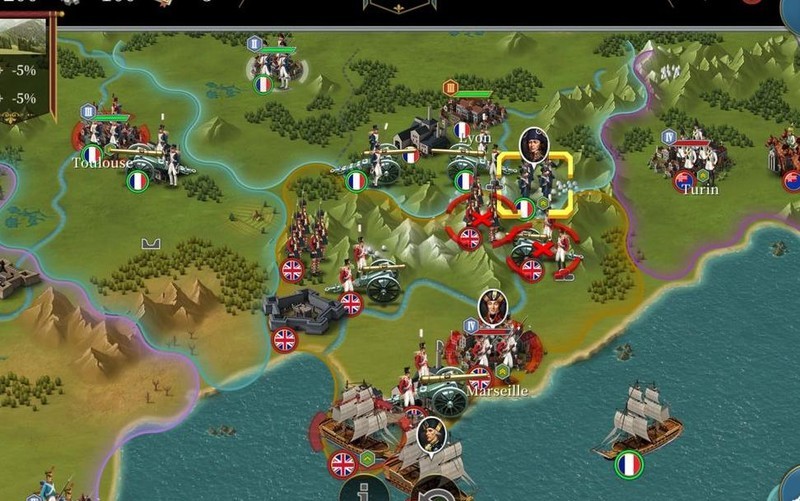Tap the general portrait above the selected unit
The height and width of the screenshot is (501, 800).
point(534,145)
